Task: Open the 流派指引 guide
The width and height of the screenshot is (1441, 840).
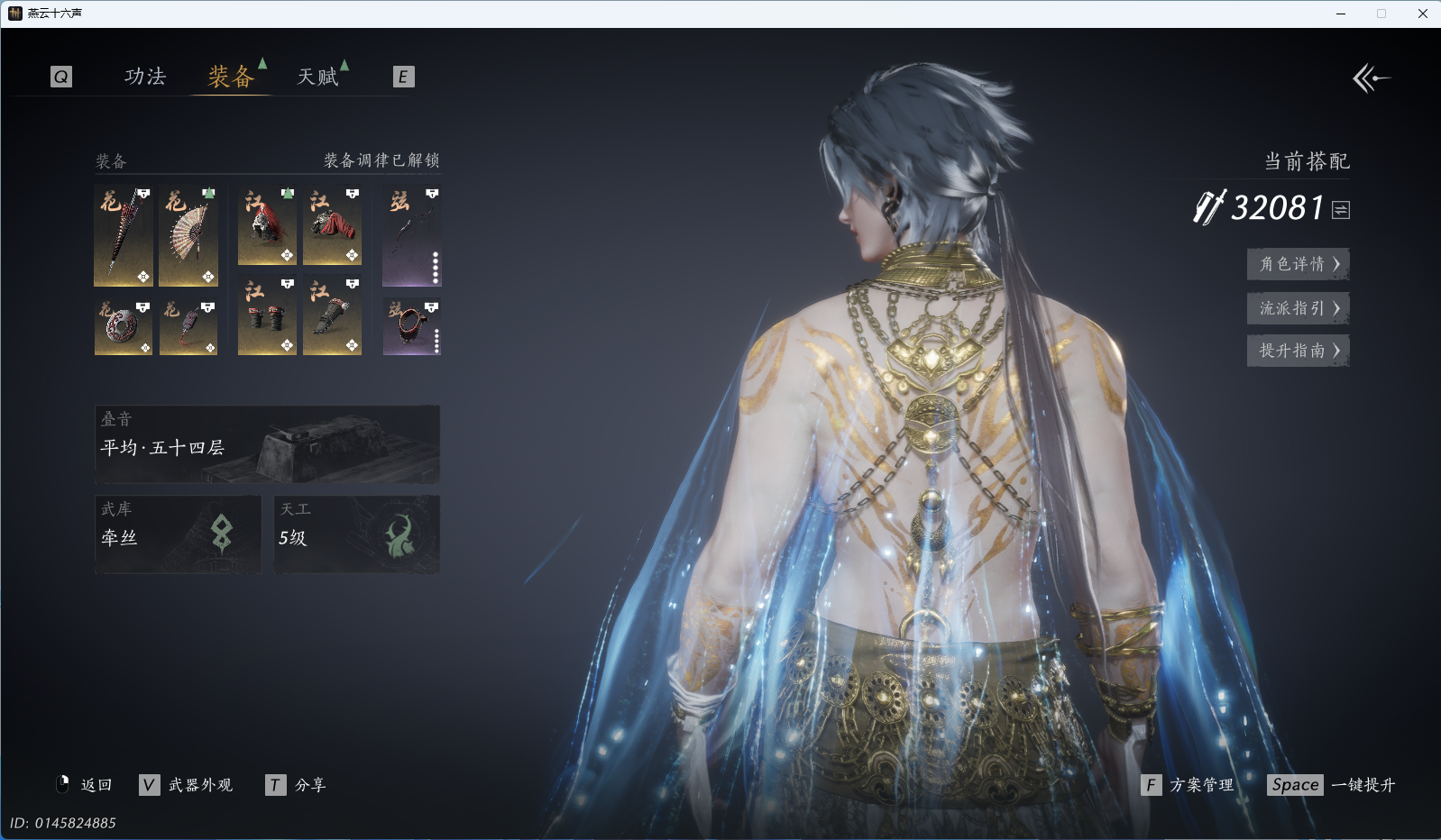Action: click(x=1298, y=308)
